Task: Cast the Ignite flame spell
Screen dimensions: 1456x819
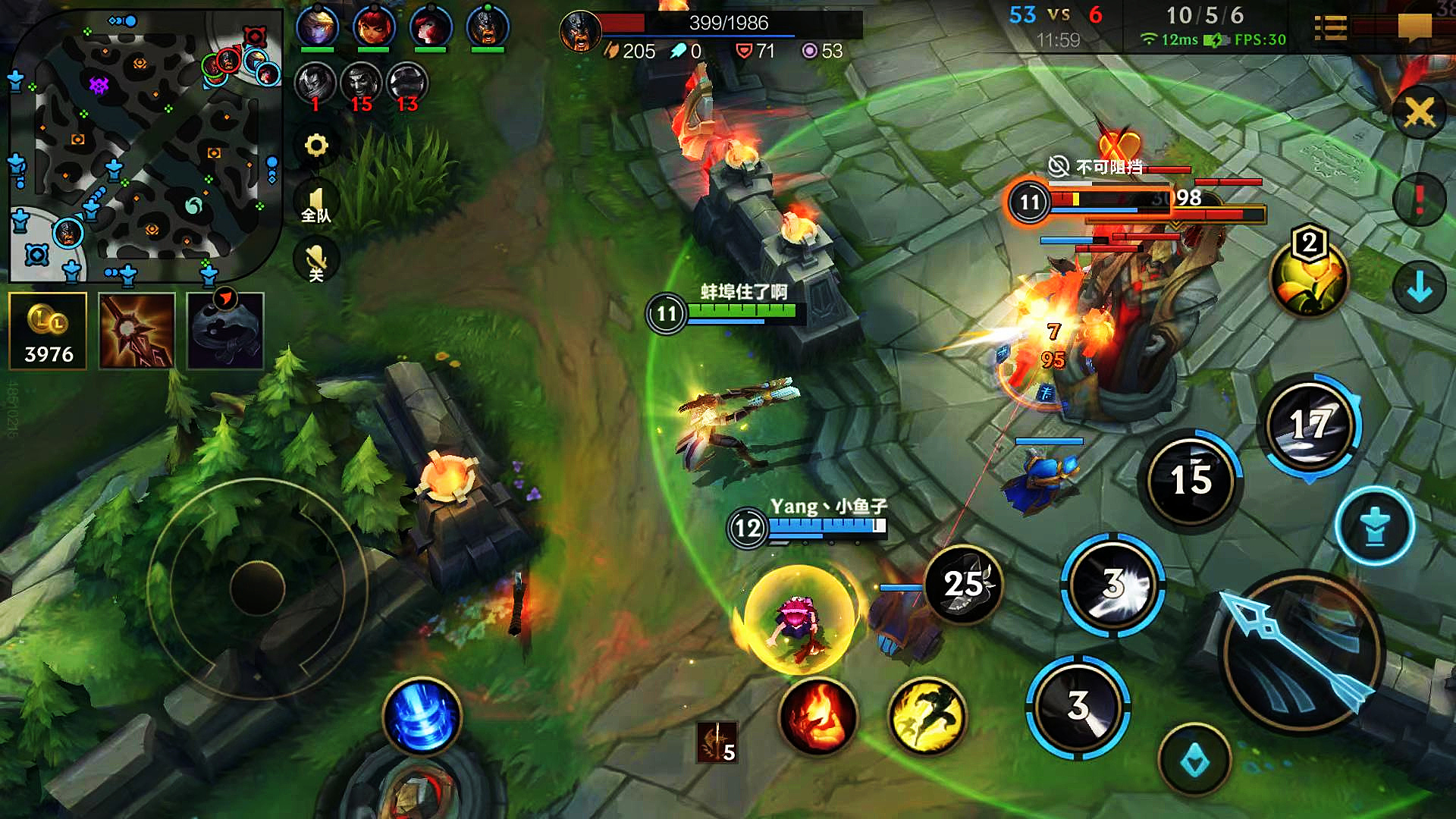Action: point(817,717)
